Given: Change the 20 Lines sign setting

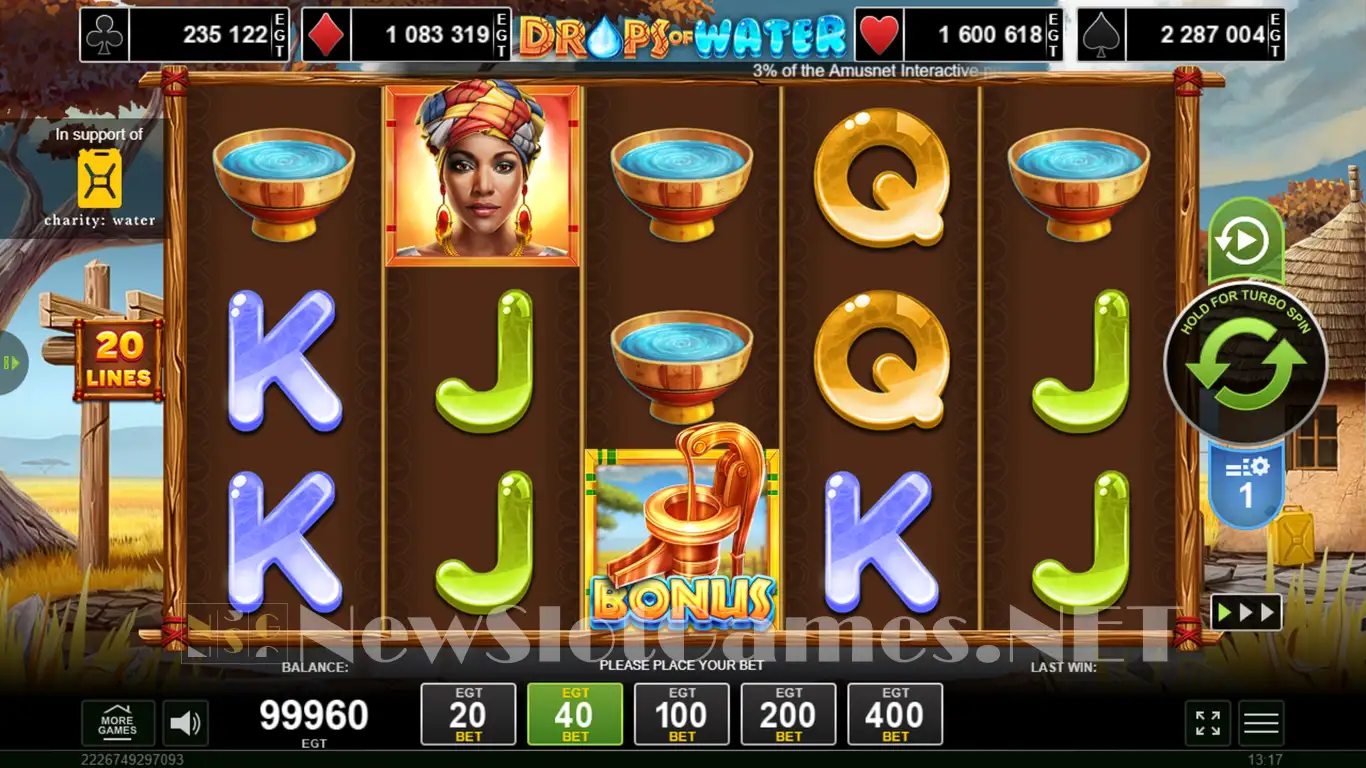Looking at the screenshot, I should [119, 360].
